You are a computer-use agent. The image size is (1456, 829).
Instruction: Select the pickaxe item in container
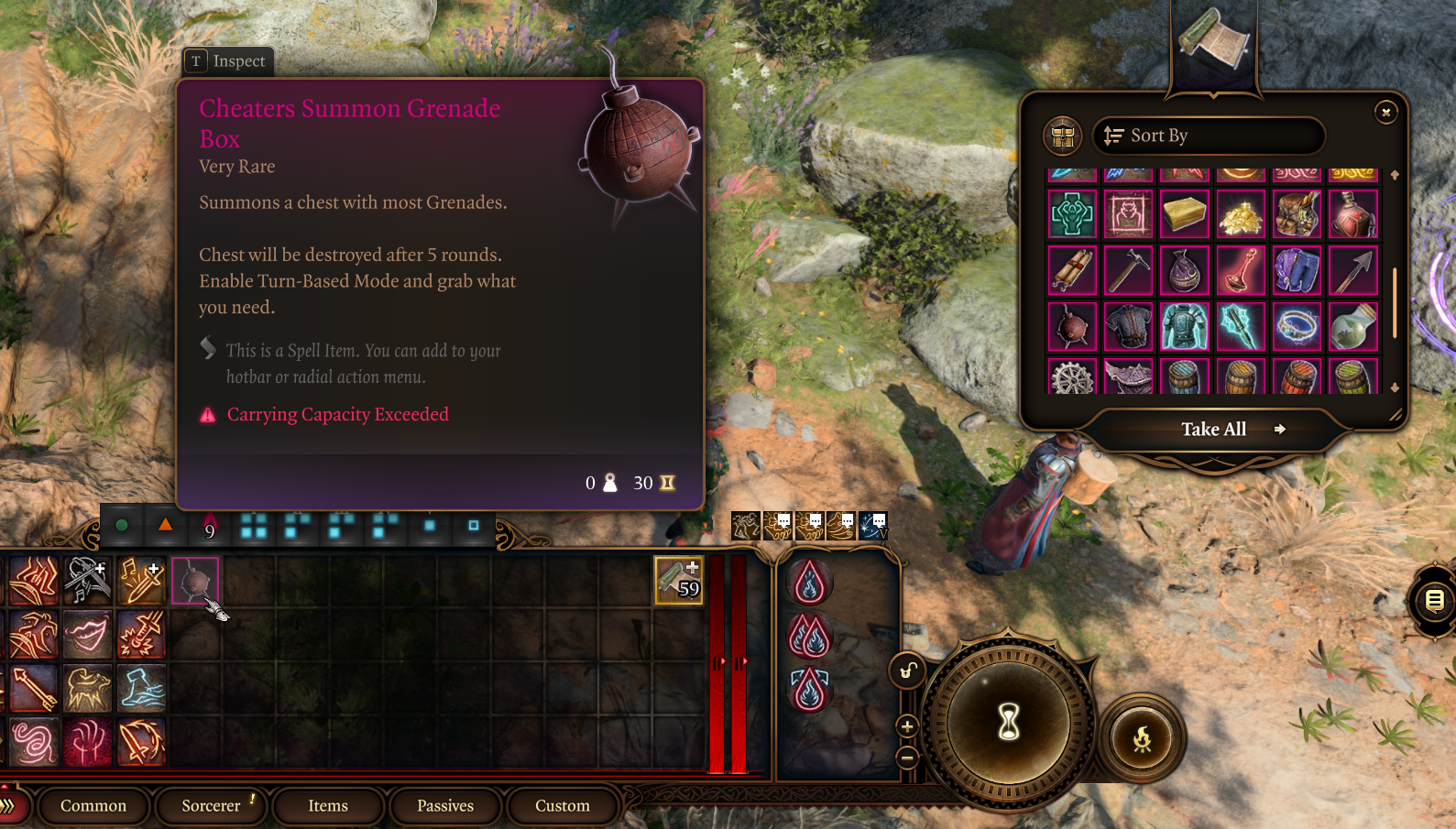tap(1128, 270)
